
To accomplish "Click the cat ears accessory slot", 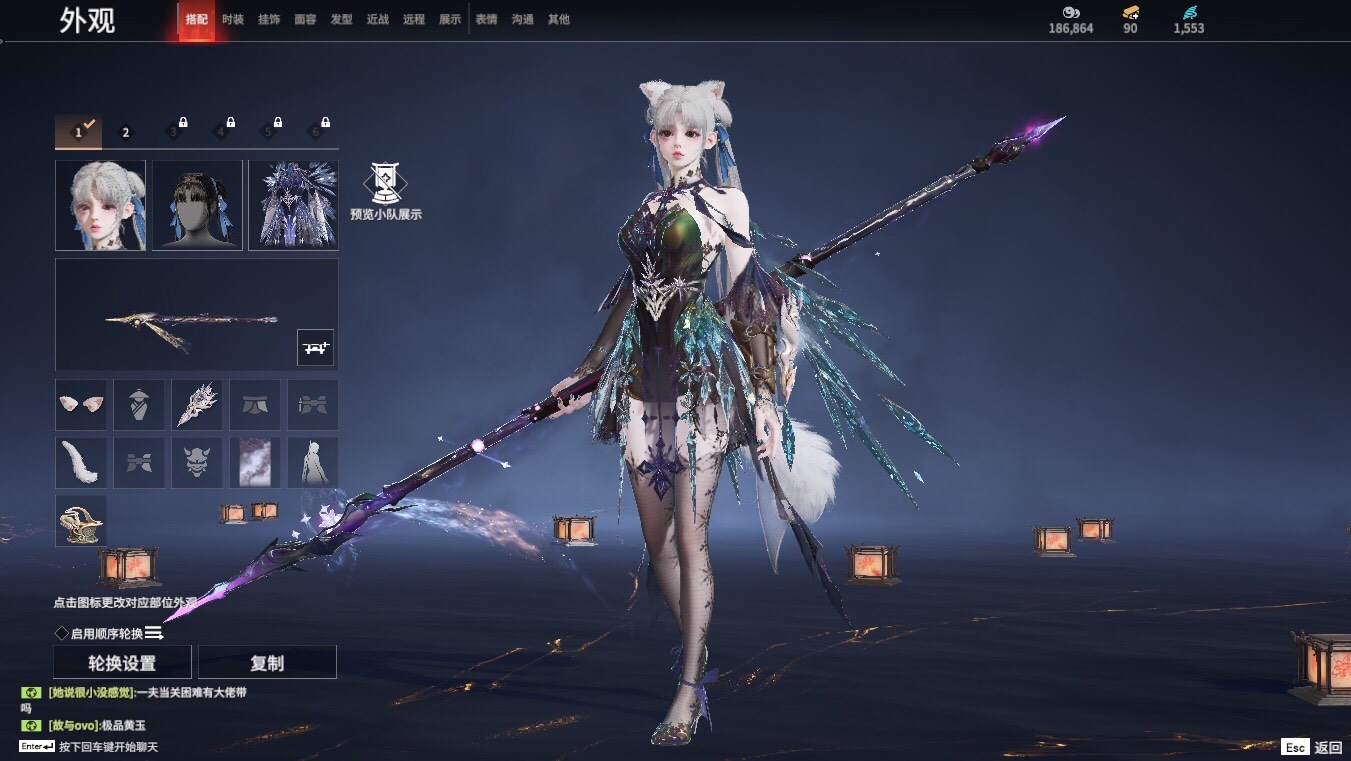I will [x=81, y=404].
